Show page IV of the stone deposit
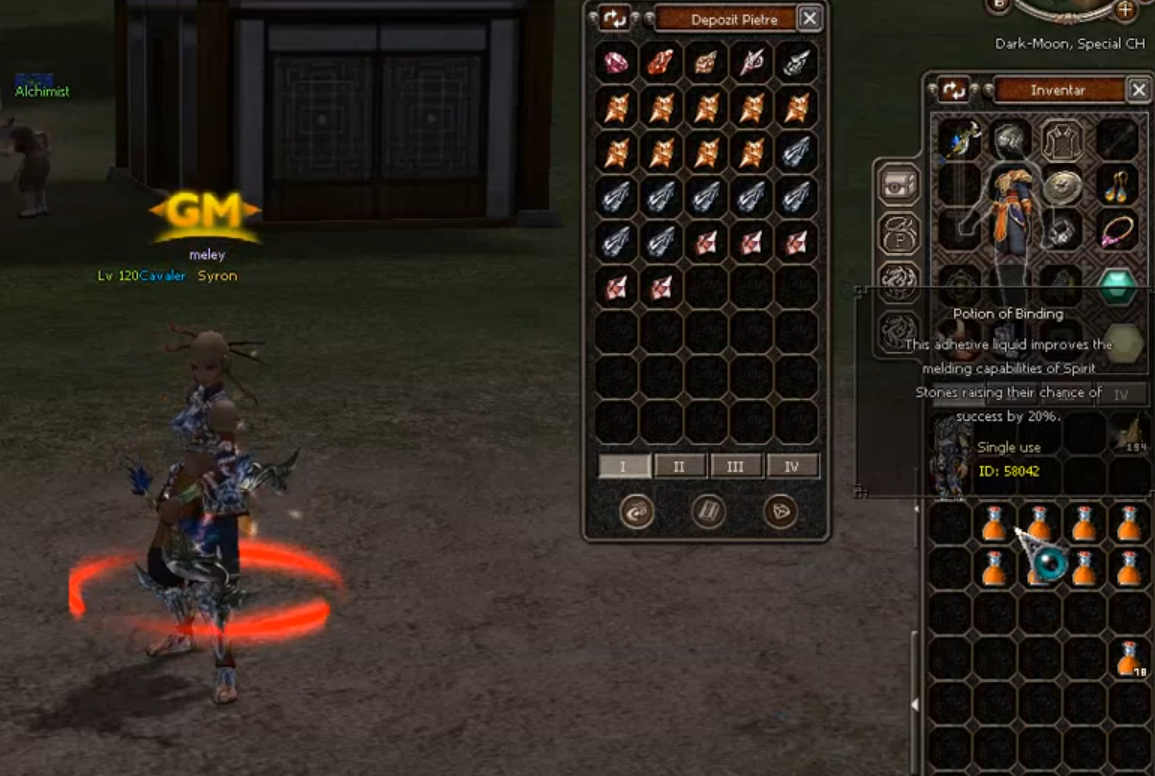The image size is (1155, 776). coord(792,466)
